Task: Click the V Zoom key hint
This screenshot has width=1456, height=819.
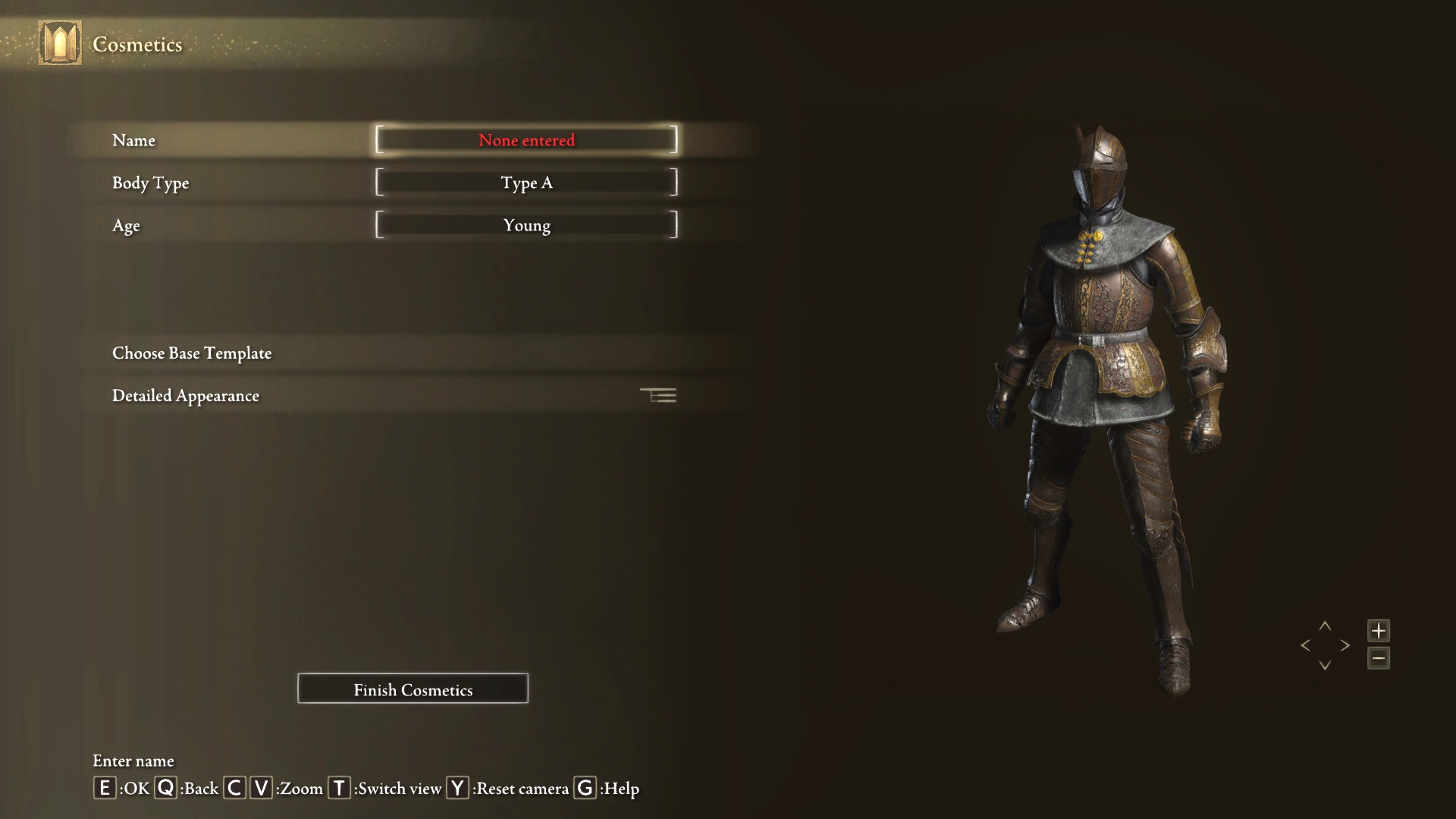Action: pos(260,789)
